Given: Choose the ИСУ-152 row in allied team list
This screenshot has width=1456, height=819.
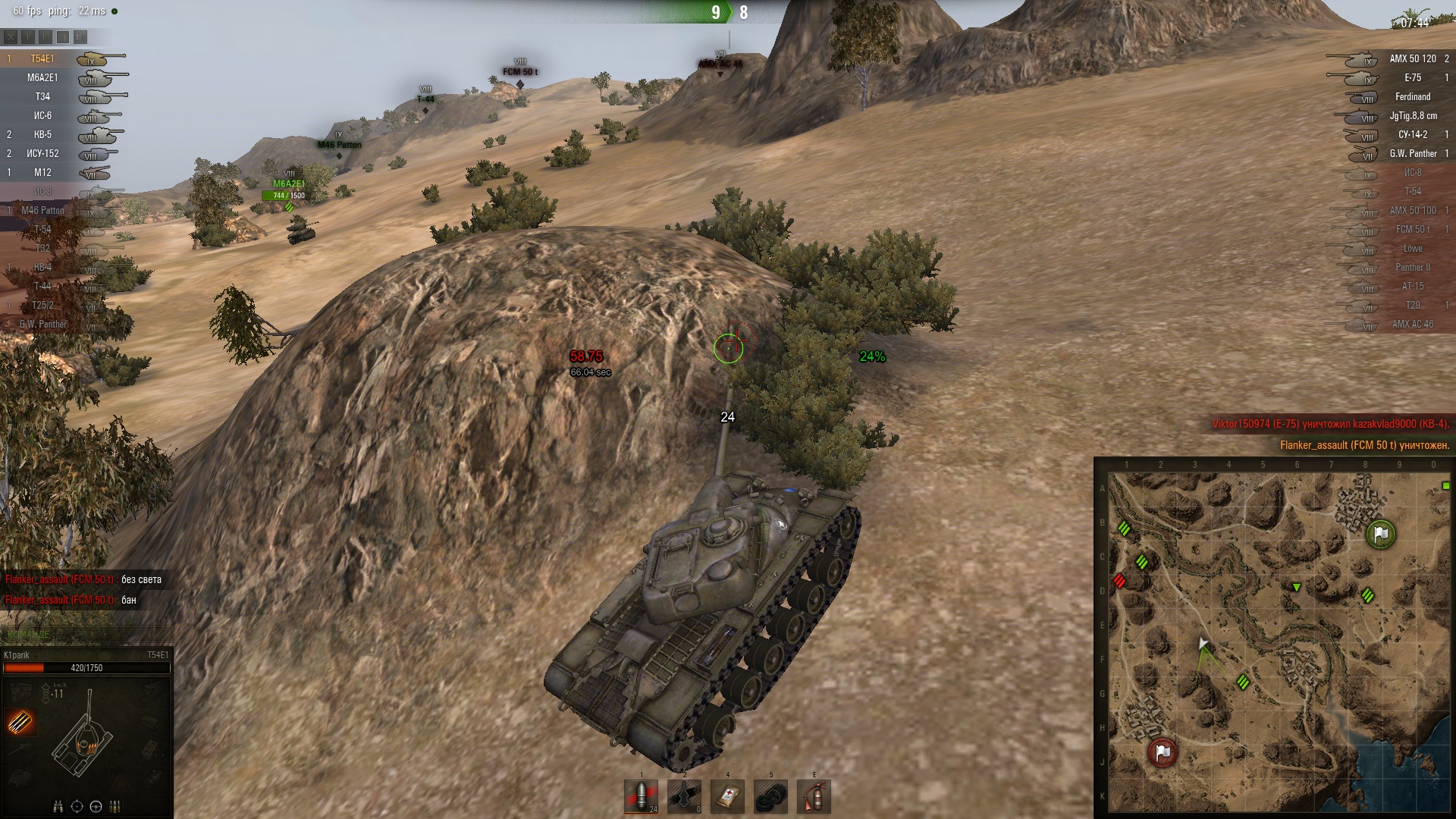Looking at the screenshot, I should click(x=42, y=153).
